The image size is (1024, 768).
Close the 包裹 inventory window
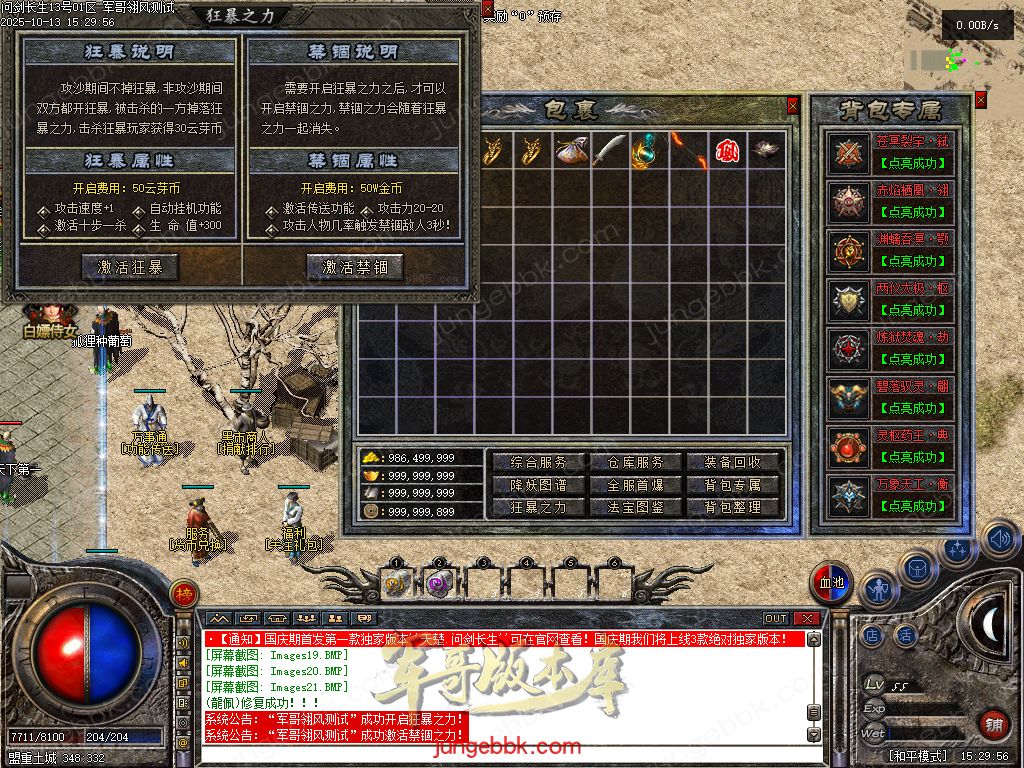tap(793, 105)
